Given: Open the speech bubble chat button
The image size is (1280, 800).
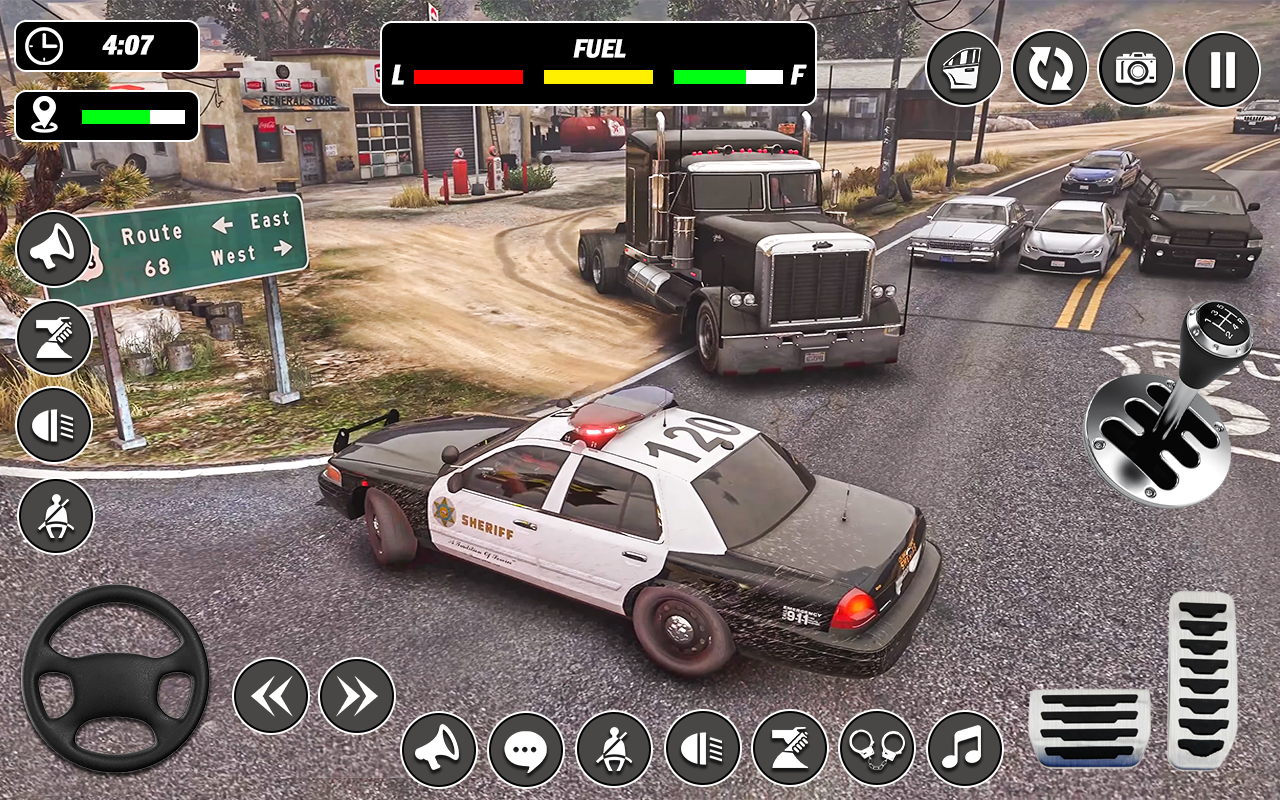Looking at the screenshot, I should [526, 749].
